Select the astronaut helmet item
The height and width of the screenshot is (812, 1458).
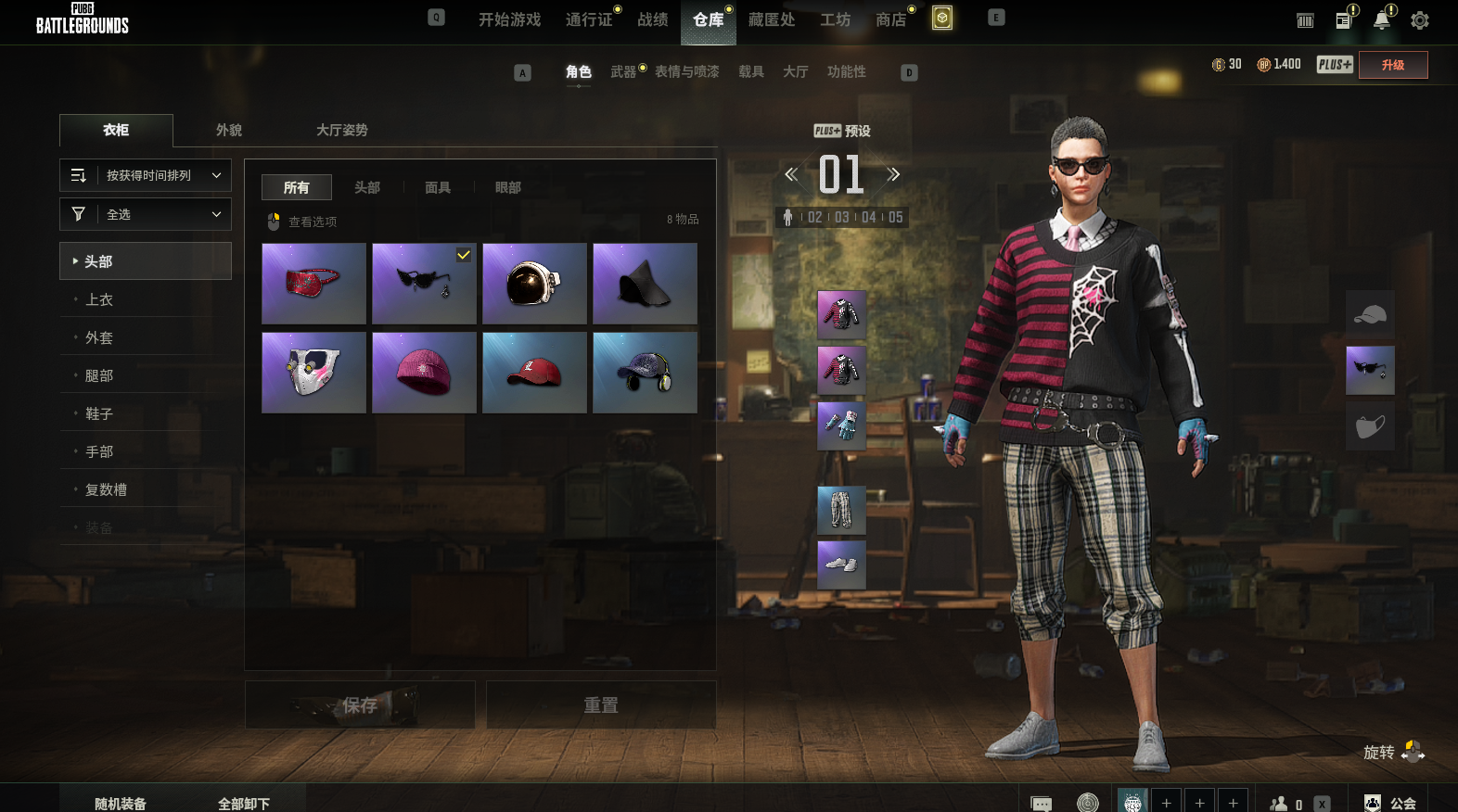point(534,284)
